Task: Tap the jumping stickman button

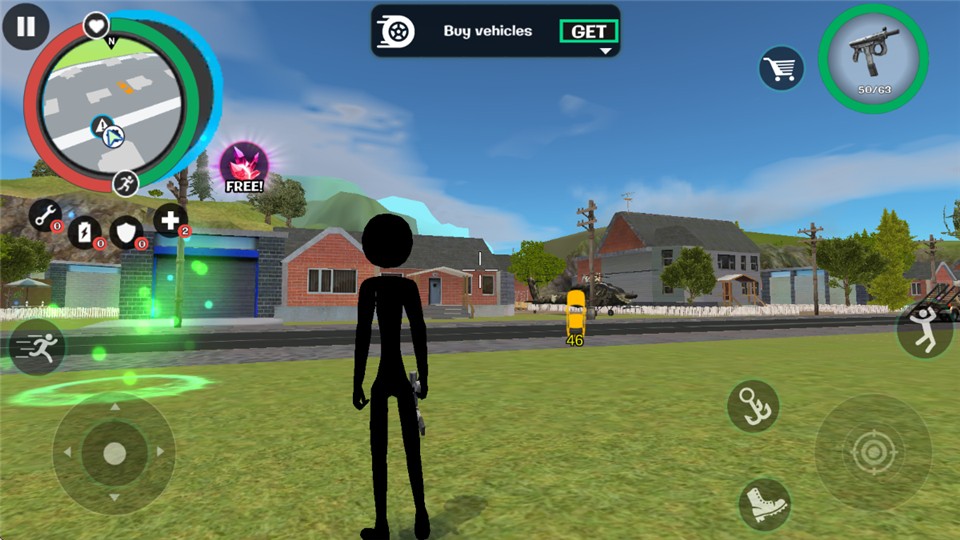Action: 924,331
